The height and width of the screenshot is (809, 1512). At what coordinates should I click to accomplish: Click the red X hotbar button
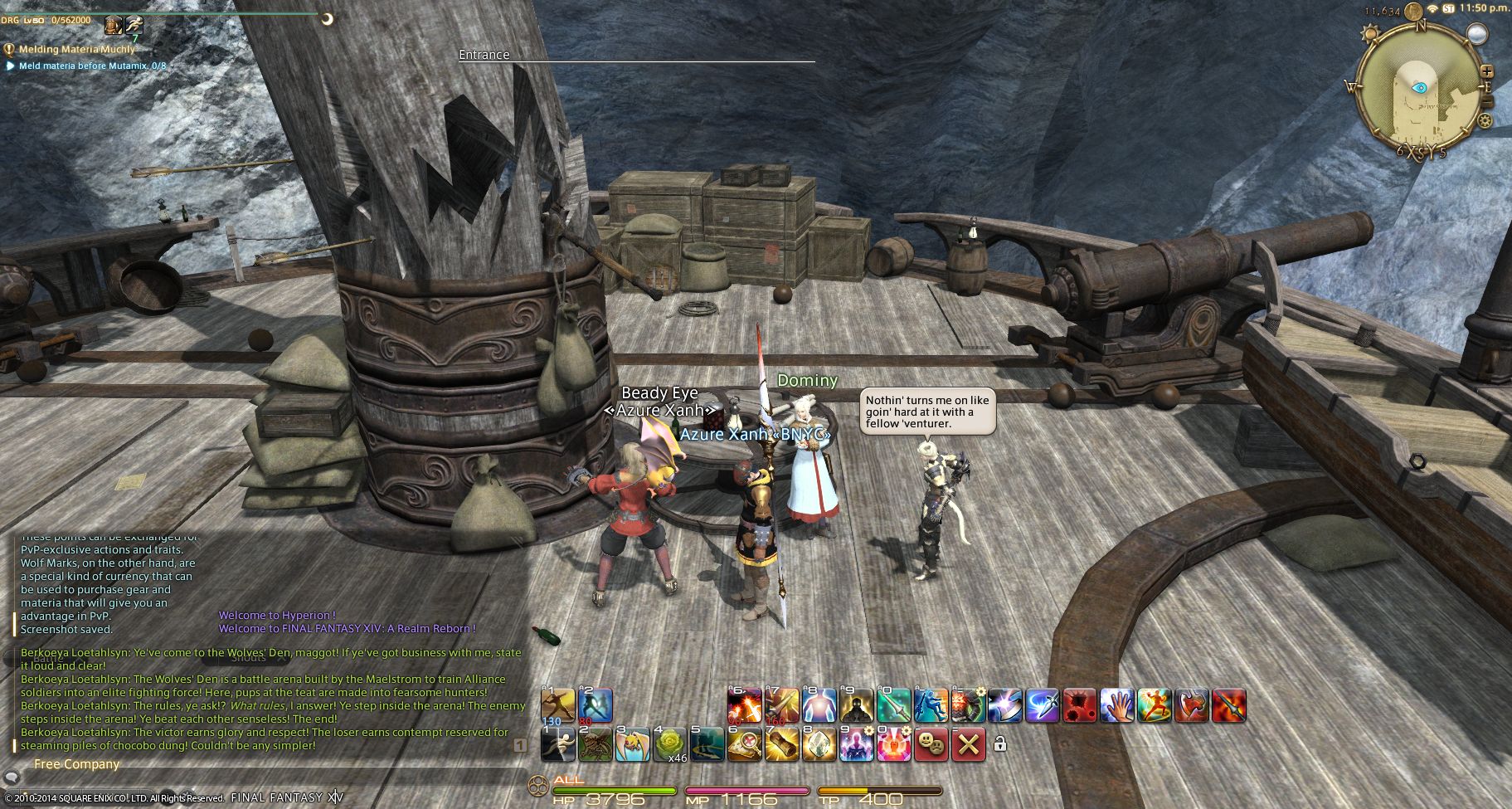point(968,745)
